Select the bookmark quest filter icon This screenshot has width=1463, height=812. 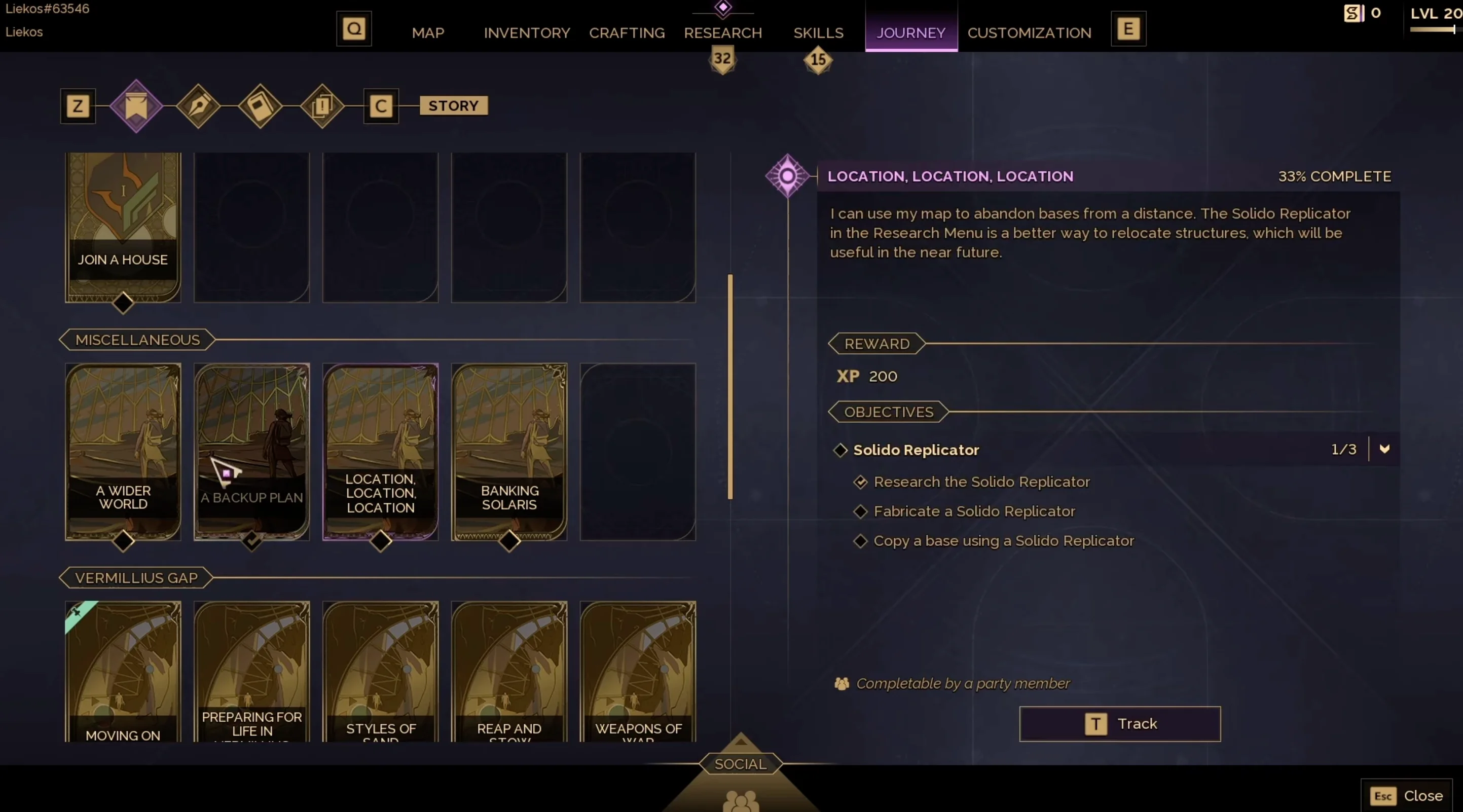(x=136, y=107)
